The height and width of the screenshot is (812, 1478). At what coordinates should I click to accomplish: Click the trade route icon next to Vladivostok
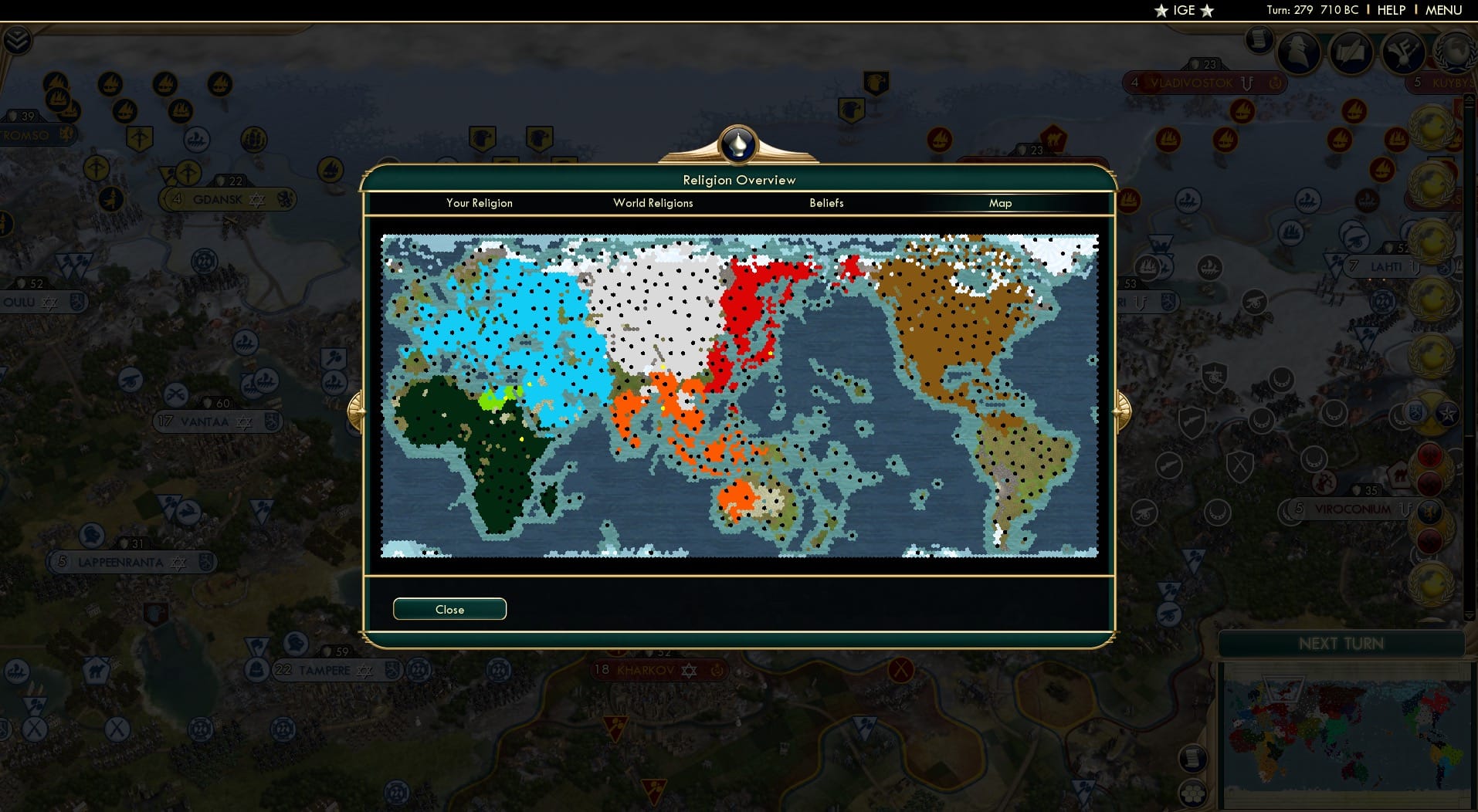click(1246, 83)
